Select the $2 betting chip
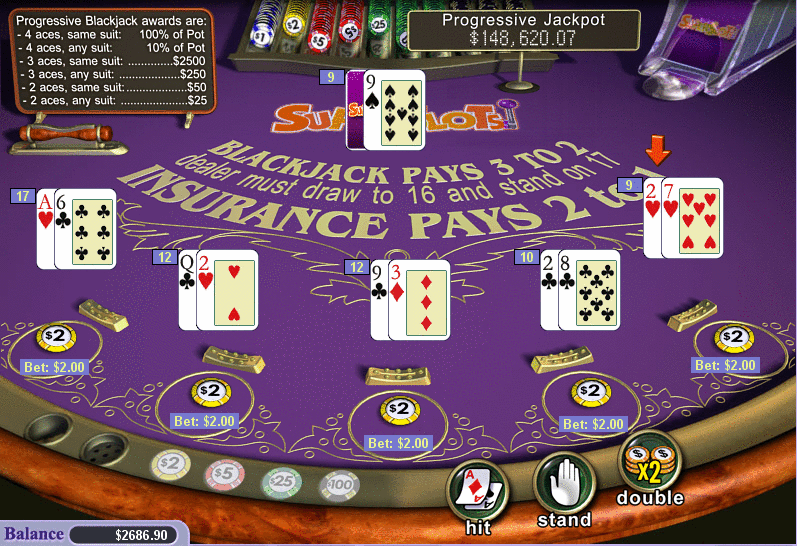Screen dimensions: 797x546 169,463
